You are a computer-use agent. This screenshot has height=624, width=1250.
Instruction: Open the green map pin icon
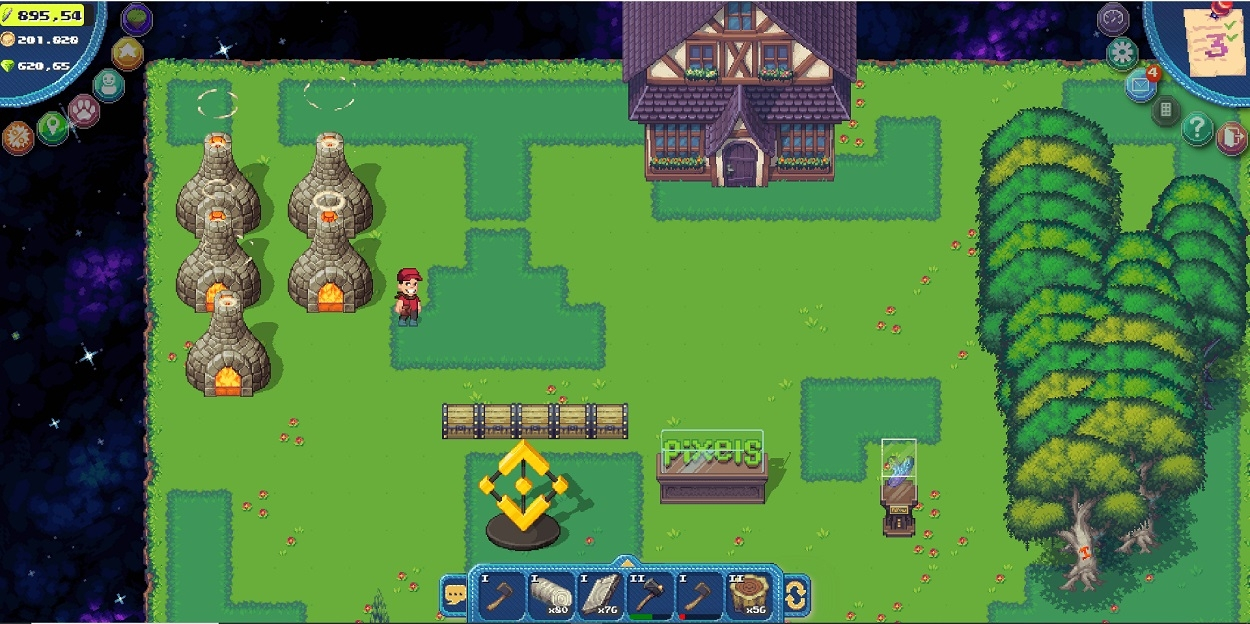pos(52,127)
